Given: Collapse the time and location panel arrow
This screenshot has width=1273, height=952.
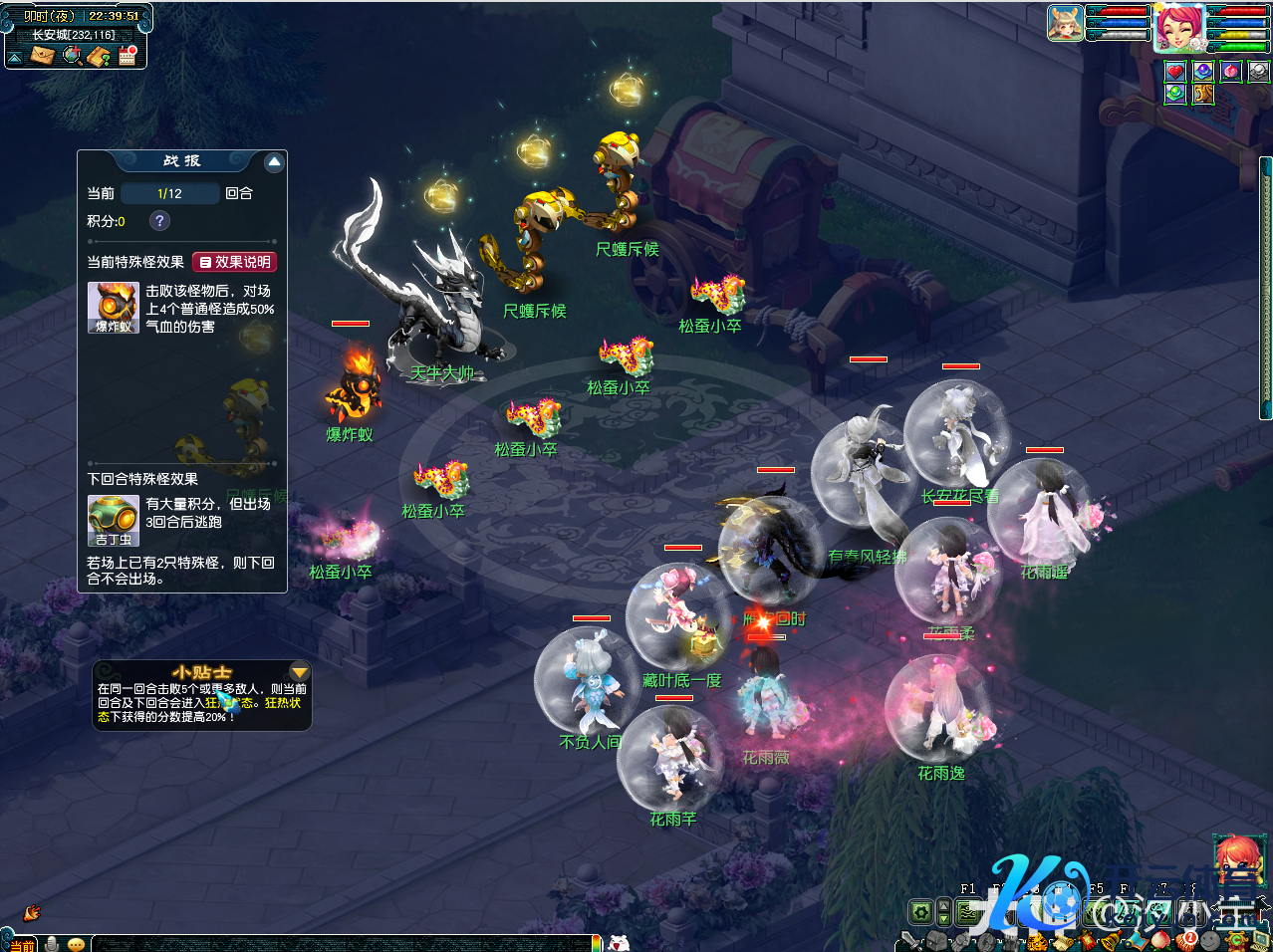Looking at the screenshot, I should click(15, 58).
